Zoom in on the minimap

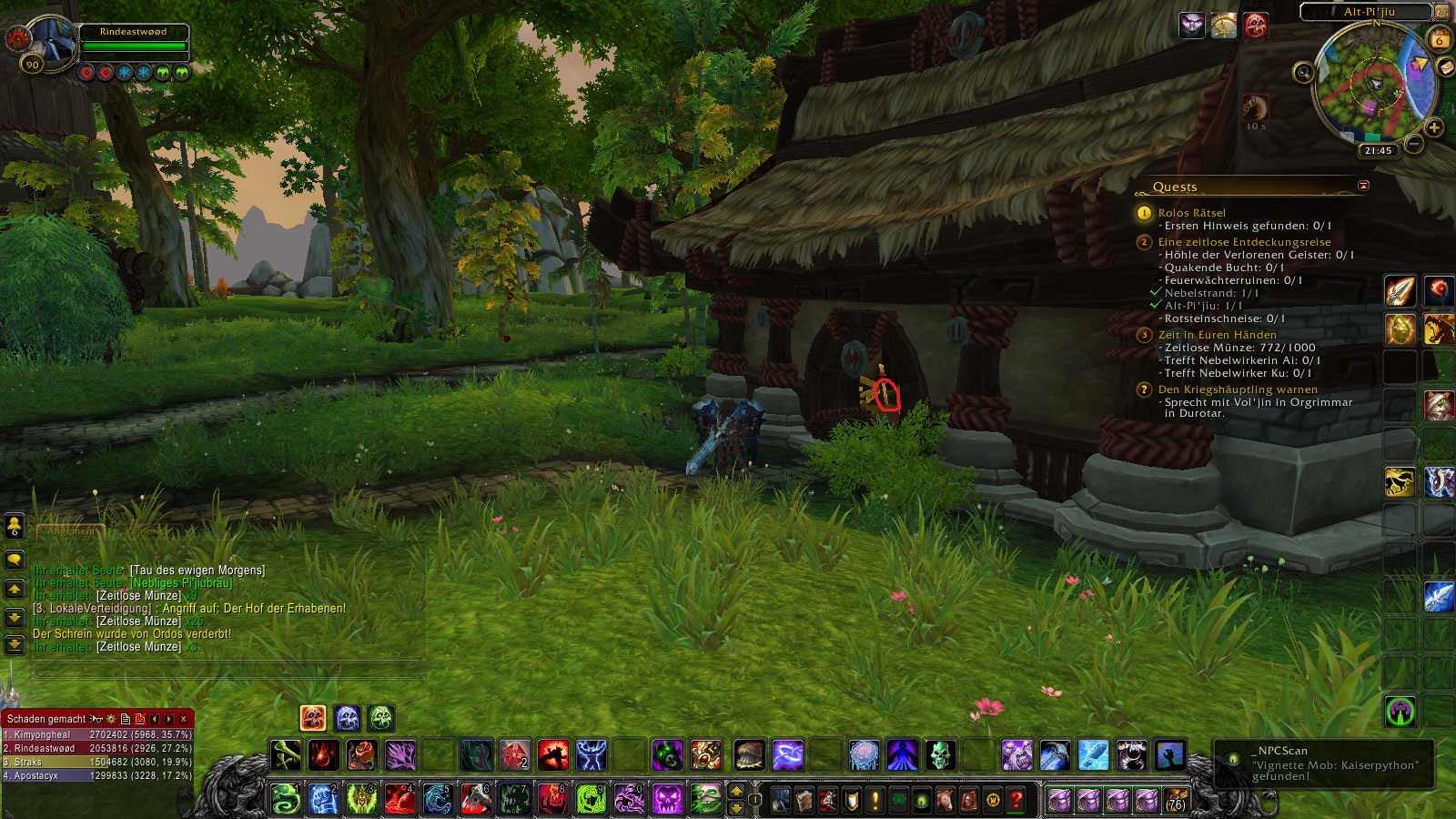1434,127
